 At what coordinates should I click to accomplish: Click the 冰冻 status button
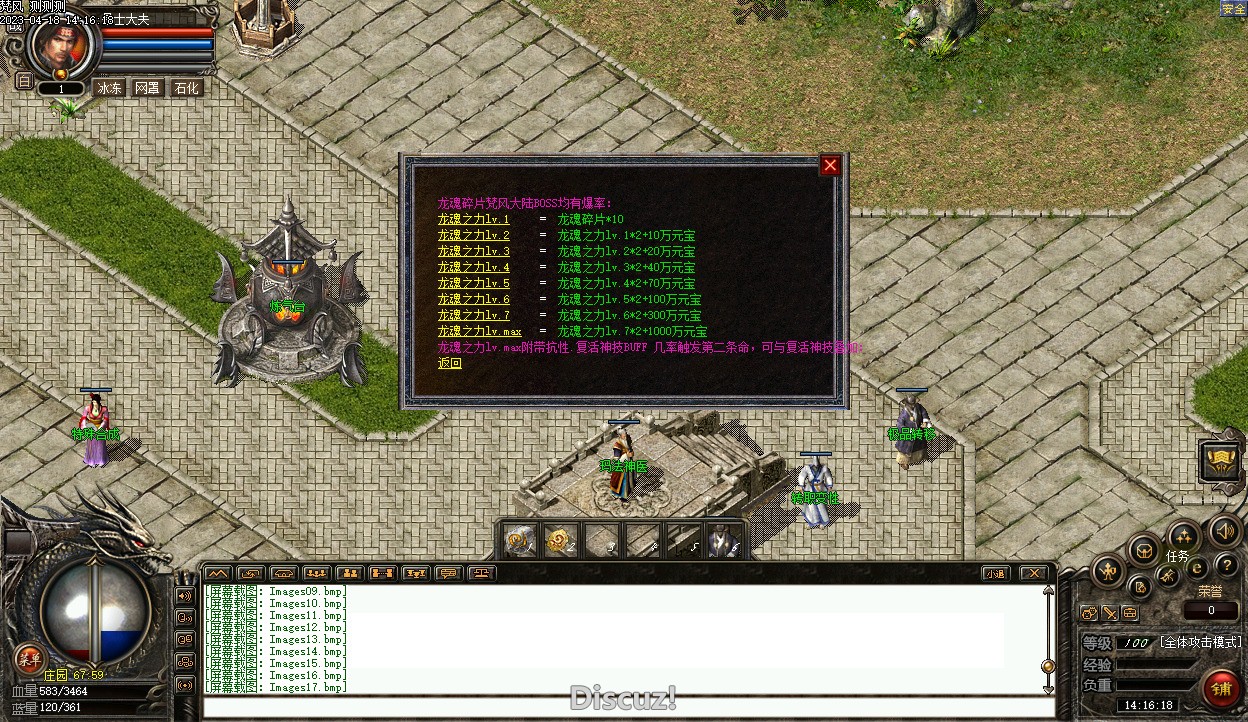point(109,88)
